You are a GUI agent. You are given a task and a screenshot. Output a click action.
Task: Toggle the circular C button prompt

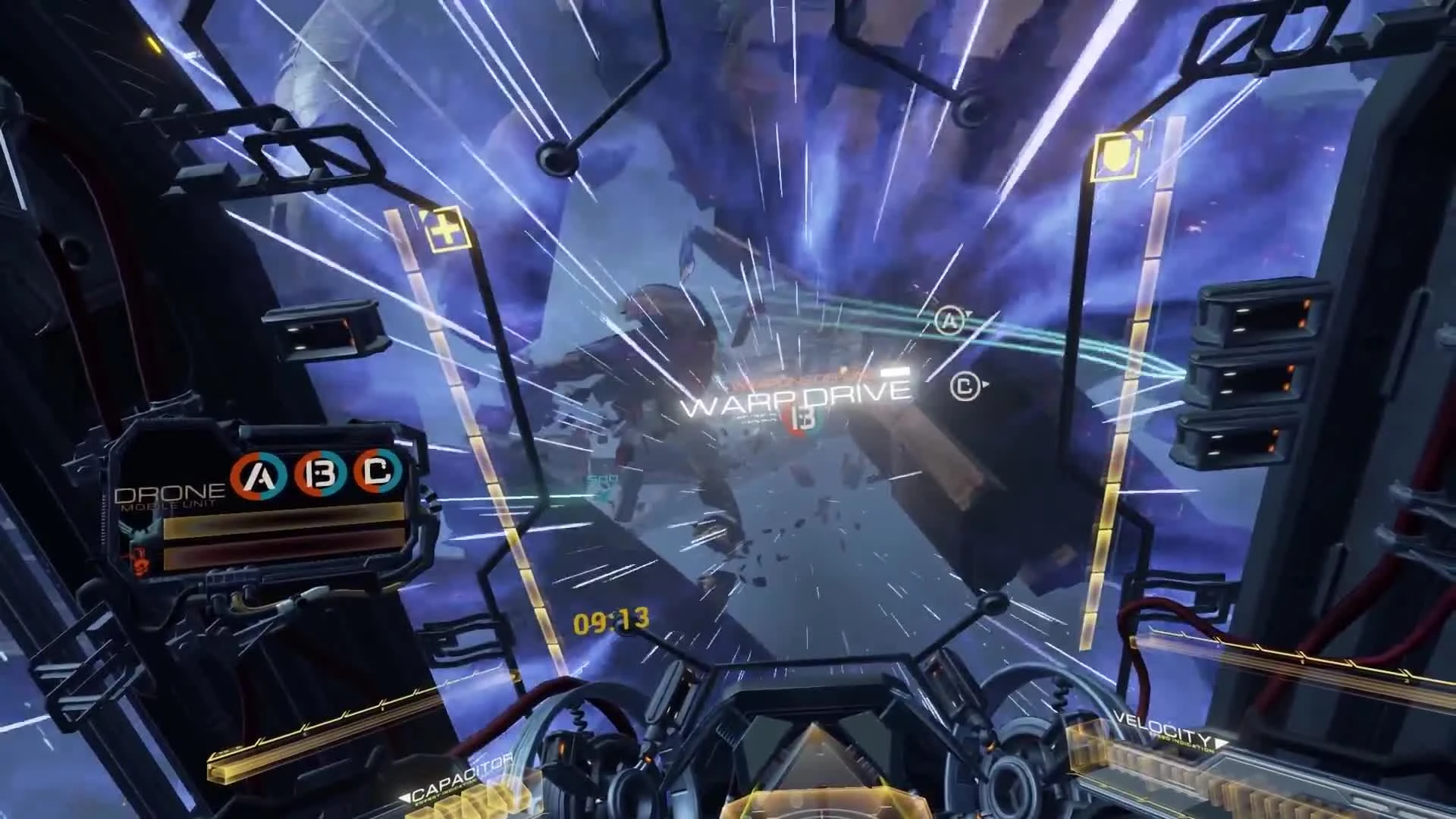967,387
